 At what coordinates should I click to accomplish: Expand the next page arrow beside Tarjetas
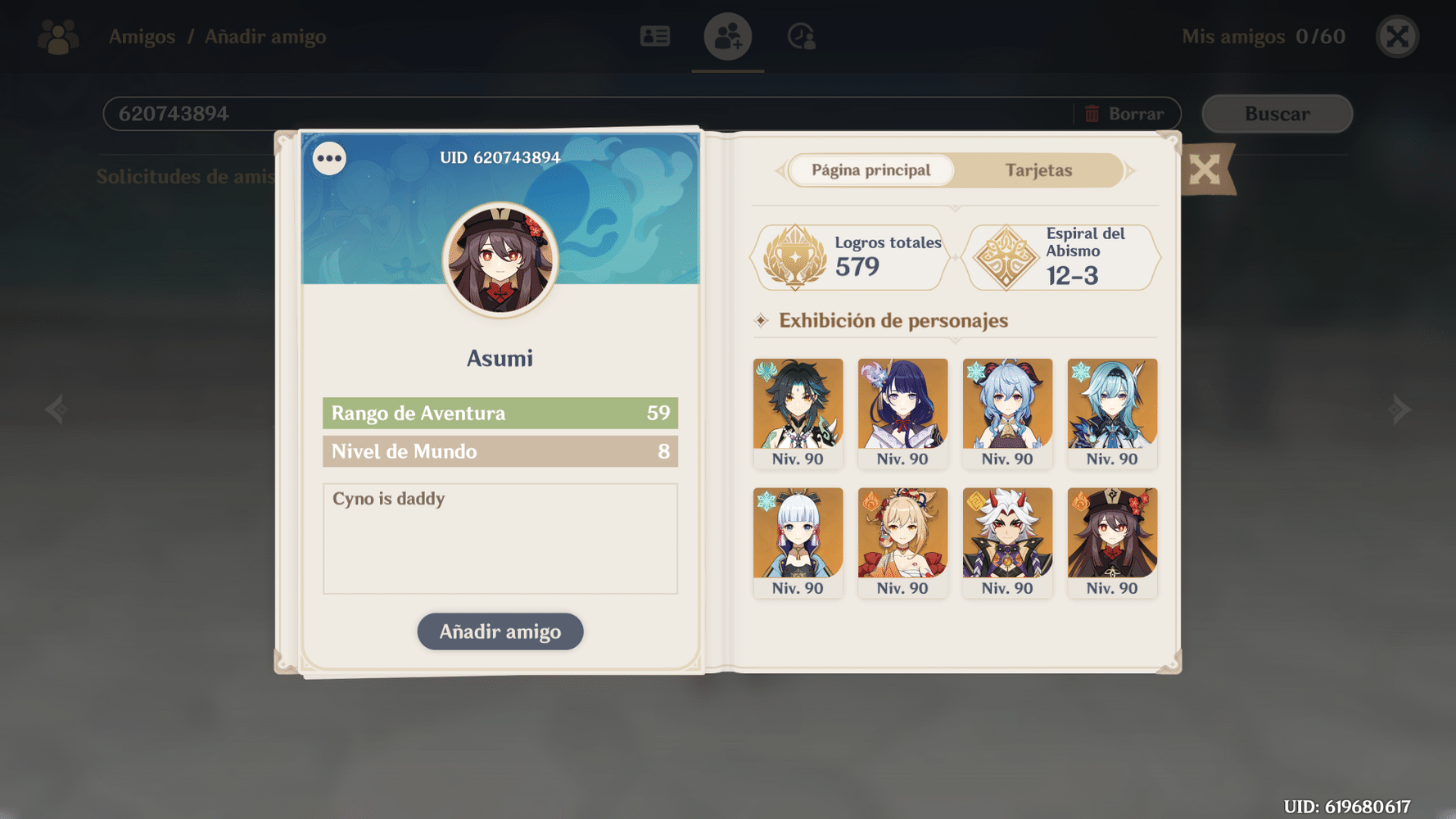point(1131,170)
